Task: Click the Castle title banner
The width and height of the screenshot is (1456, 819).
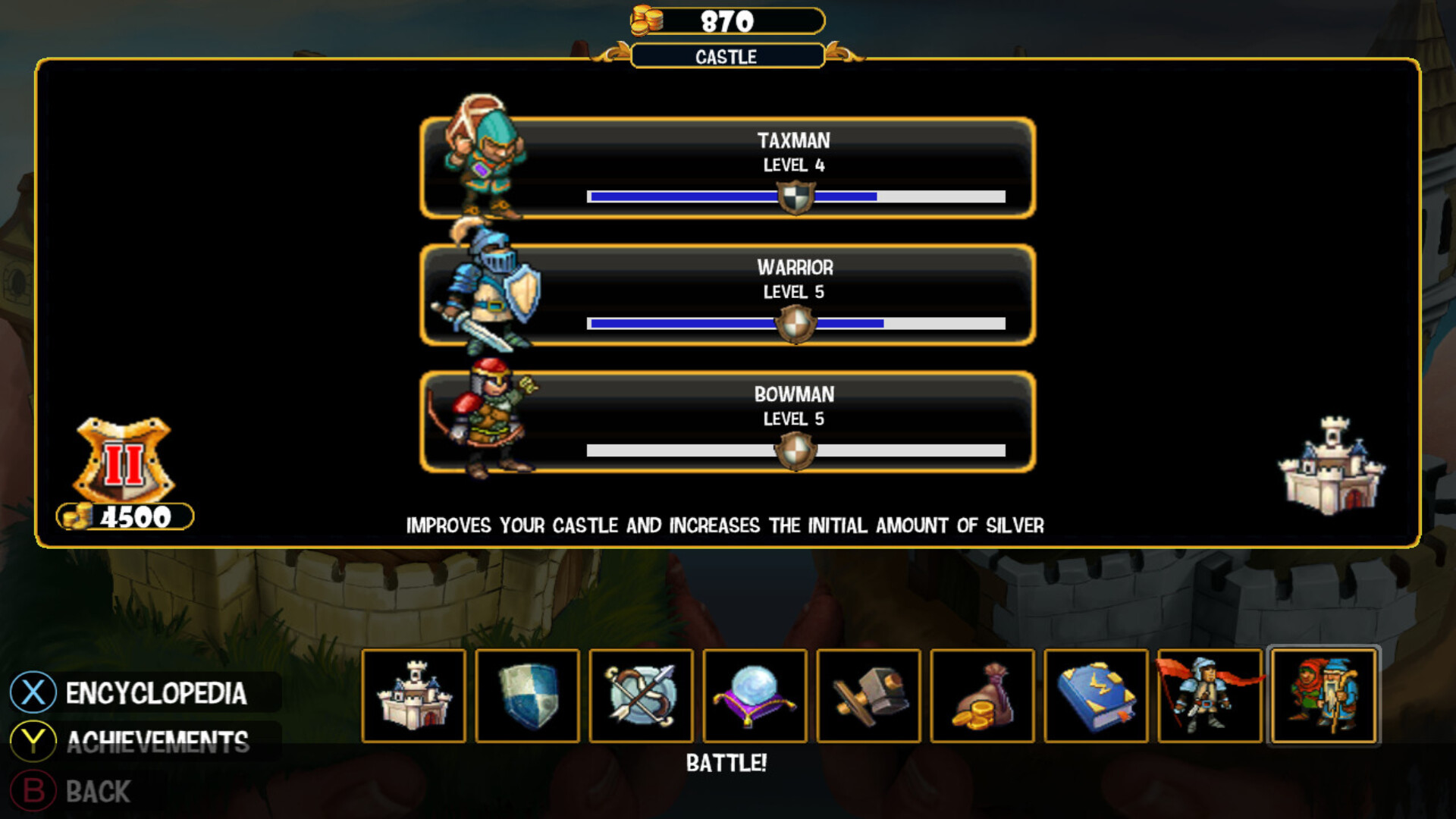Action: click(726, 57)
